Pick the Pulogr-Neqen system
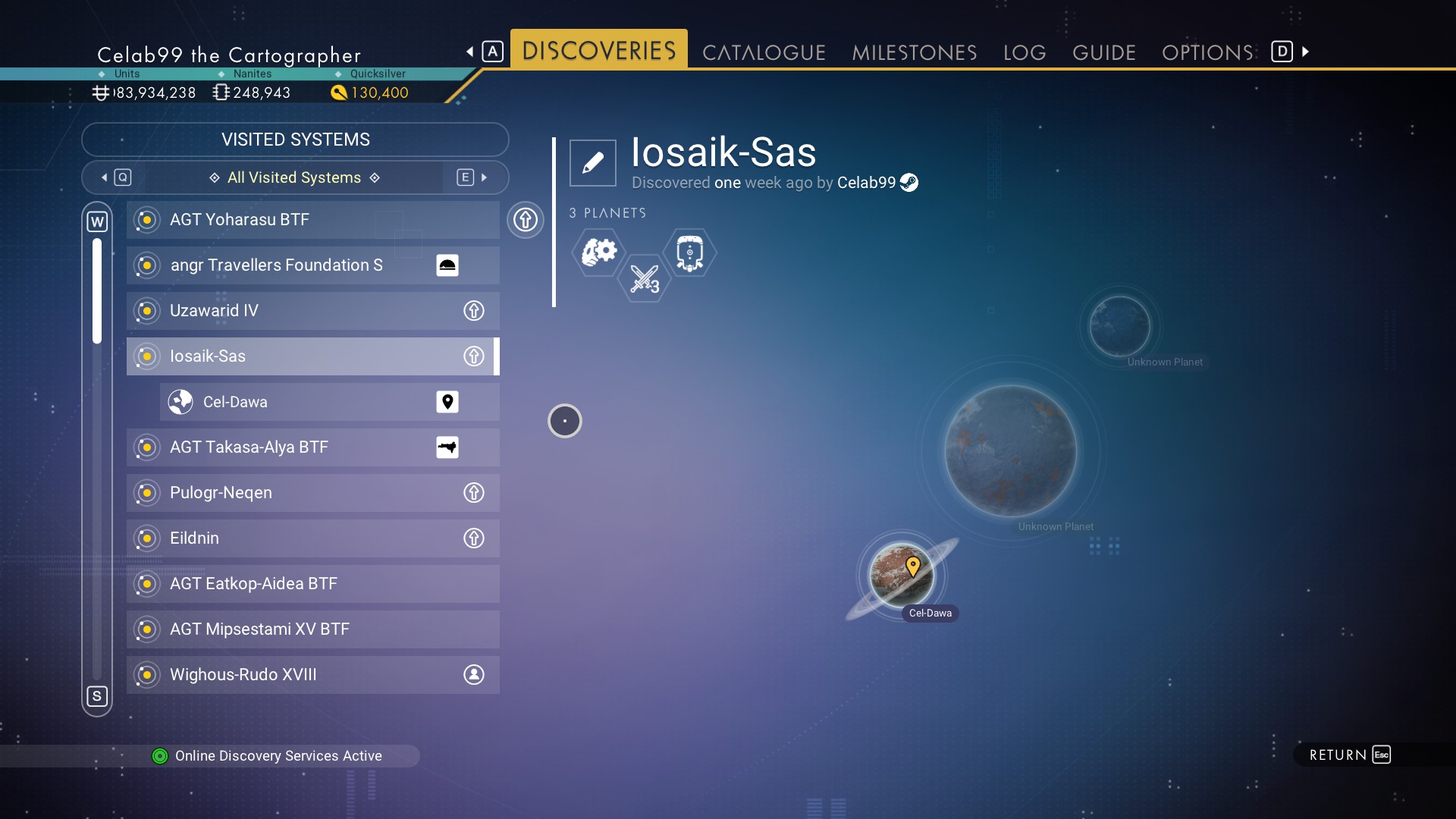 tap(312, 493)
